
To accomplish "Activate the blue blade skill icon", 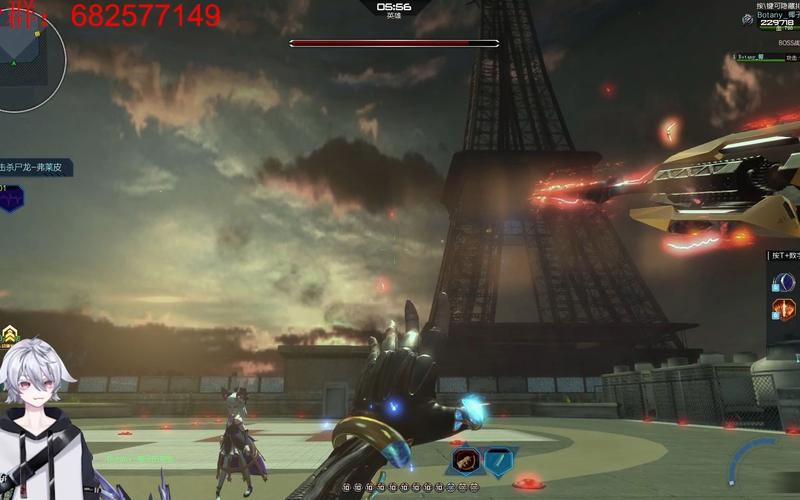I will point(498,461).
